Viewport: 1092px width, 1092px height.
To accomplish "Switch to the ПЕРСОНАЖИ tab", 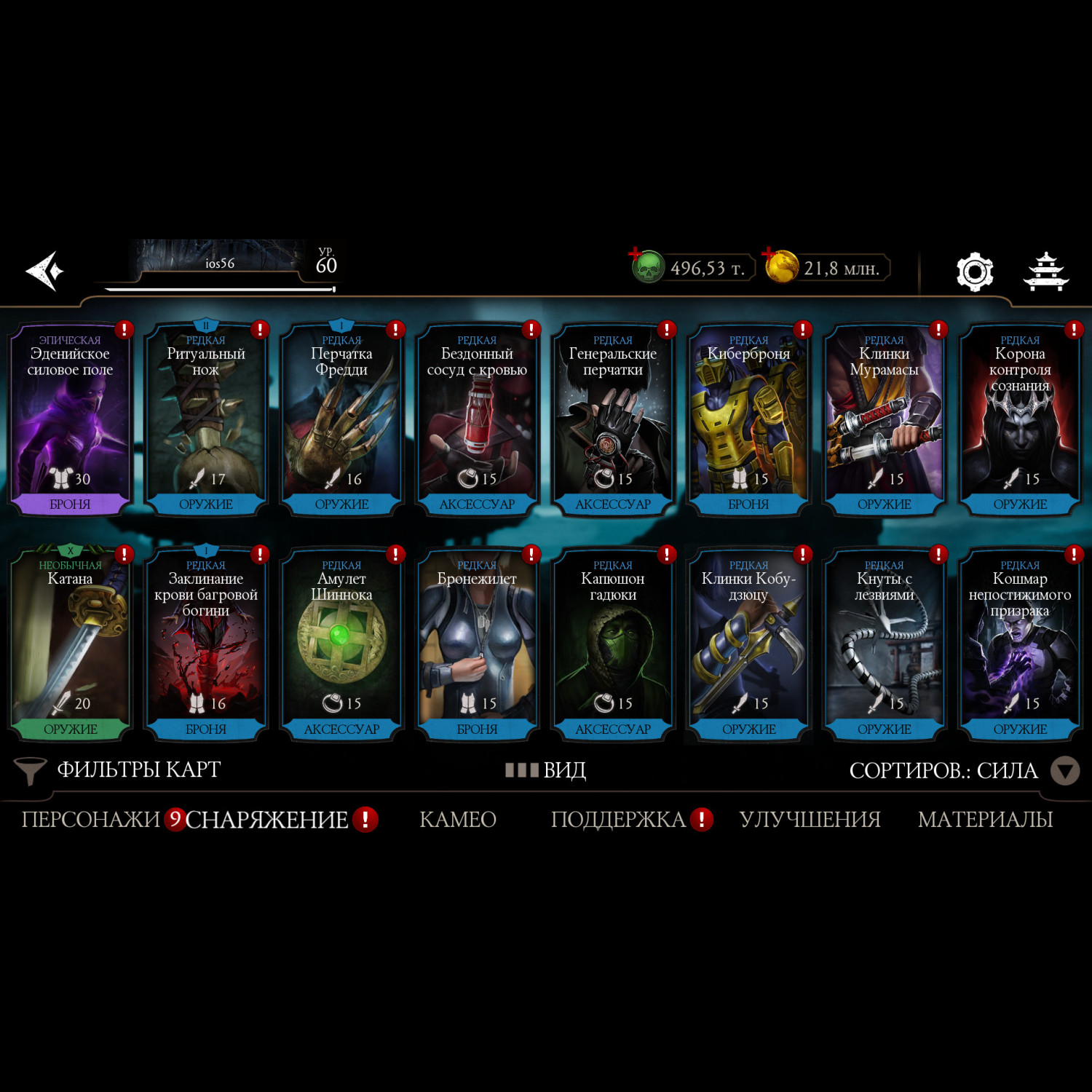I will click(90, 820).
